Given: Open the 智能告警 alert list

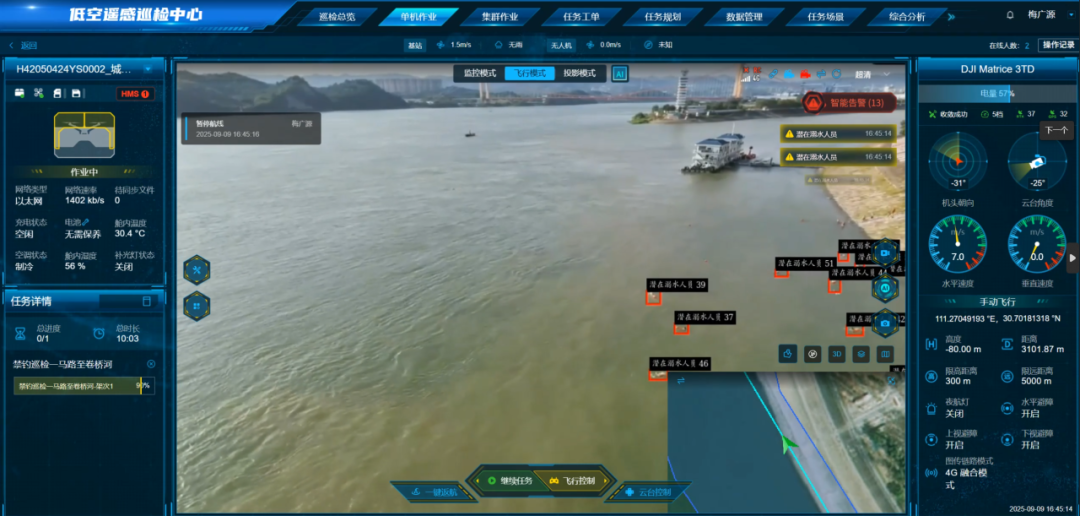Looking at the screenshot, I should 846,102.
